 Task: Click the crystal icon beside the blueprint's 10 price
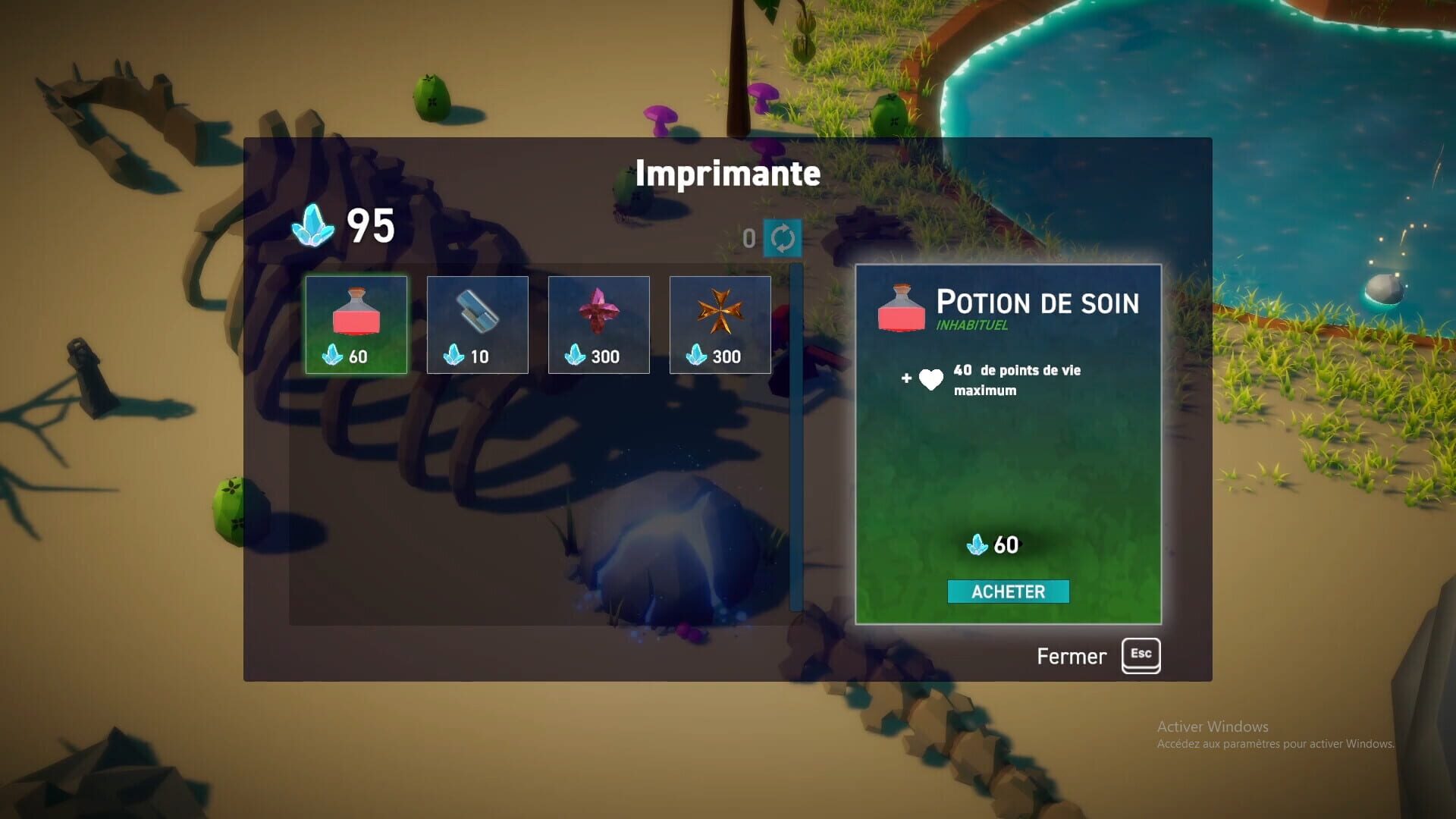point(453,355)
